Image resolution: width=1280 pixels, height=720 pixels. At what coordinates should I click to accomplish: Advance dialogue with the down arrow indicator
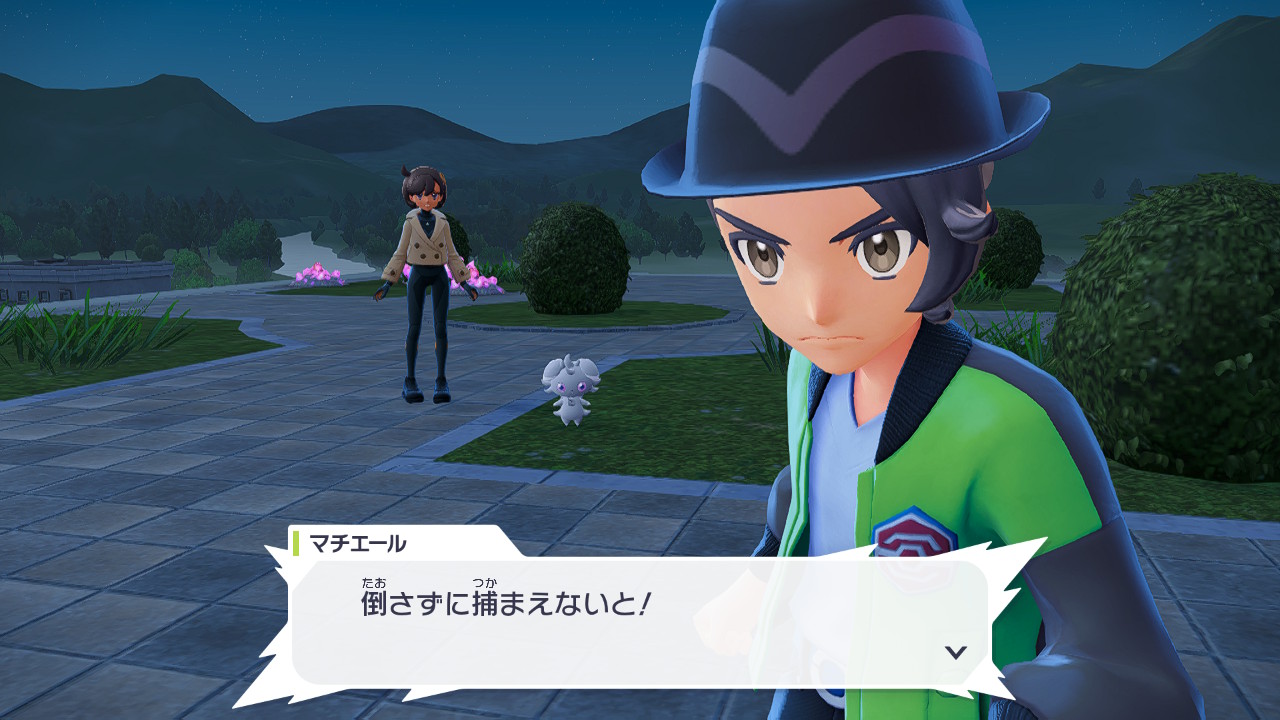[x=956, y=652]
